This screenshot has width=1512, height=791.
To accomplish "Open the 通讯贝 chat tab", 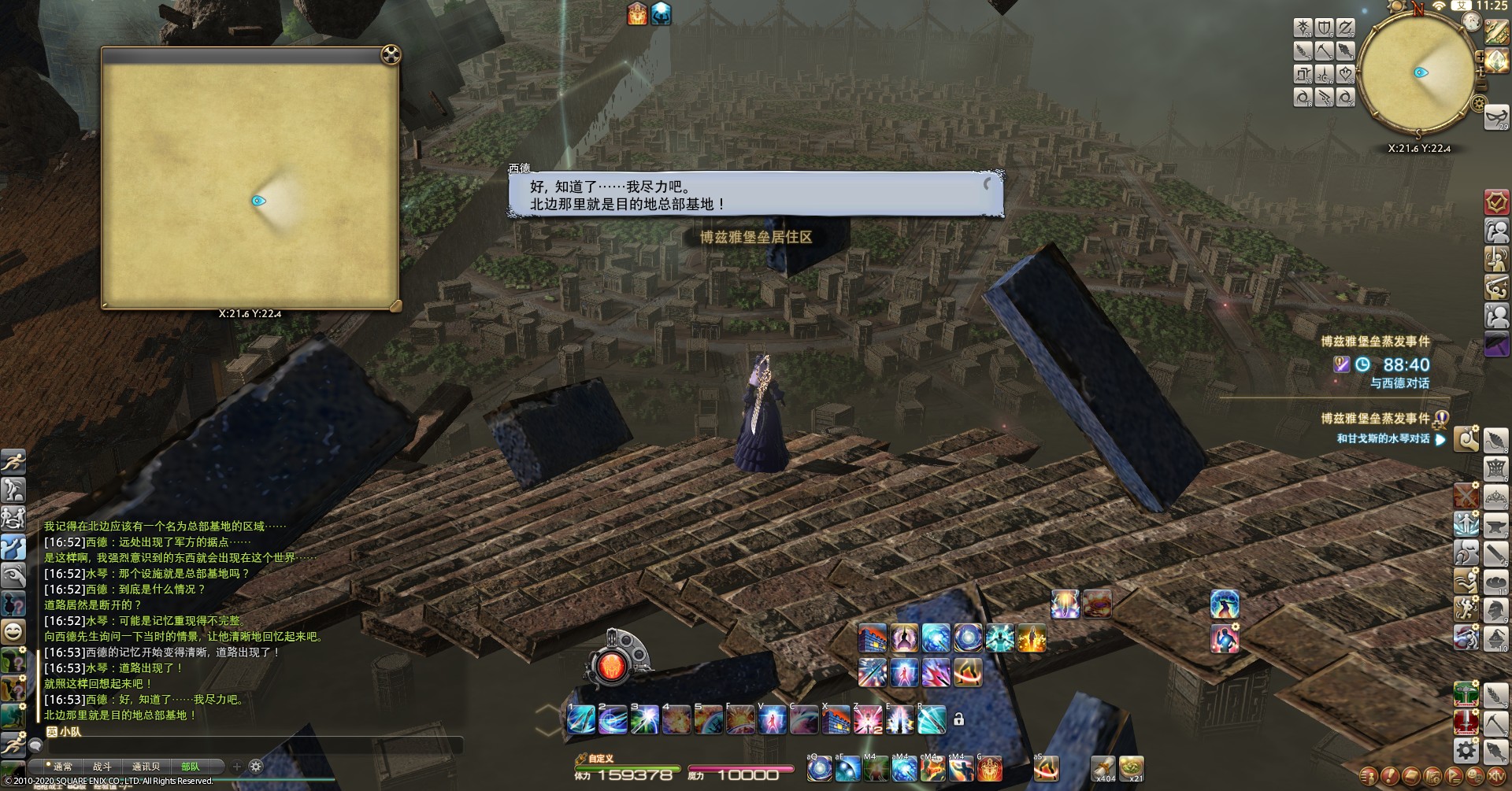I will coord(146,767).
